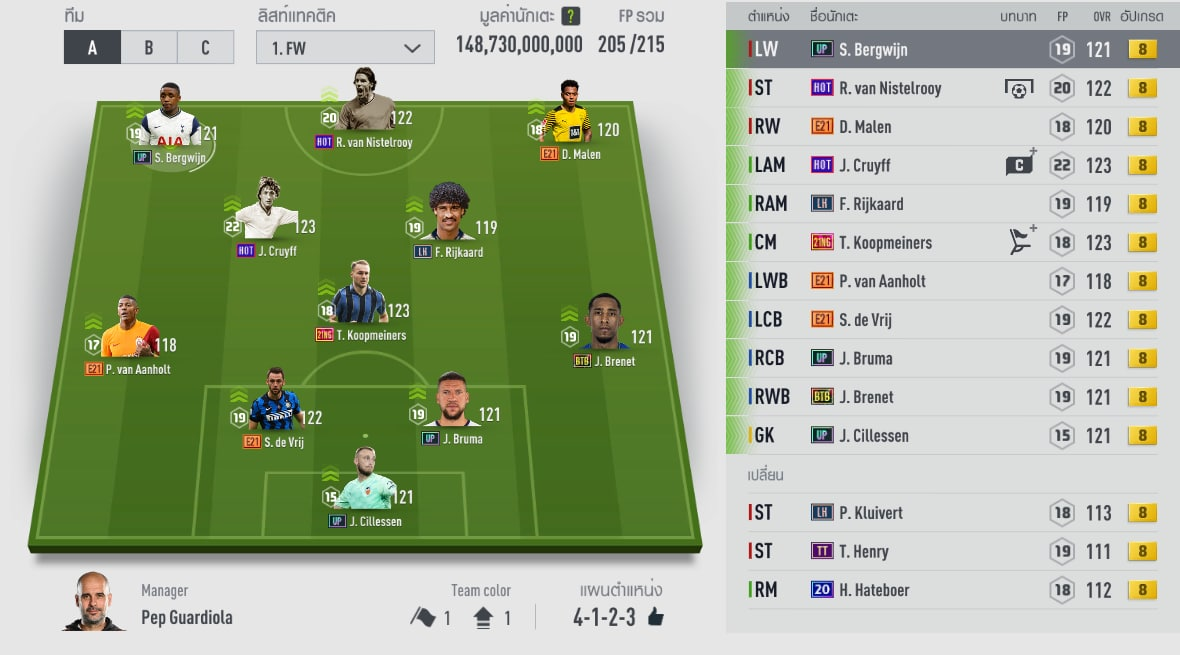The height and width of the screenshot is (655, 1180).
Task: Open the 1. FW tactics dropdown
Action: pos(345,47)
